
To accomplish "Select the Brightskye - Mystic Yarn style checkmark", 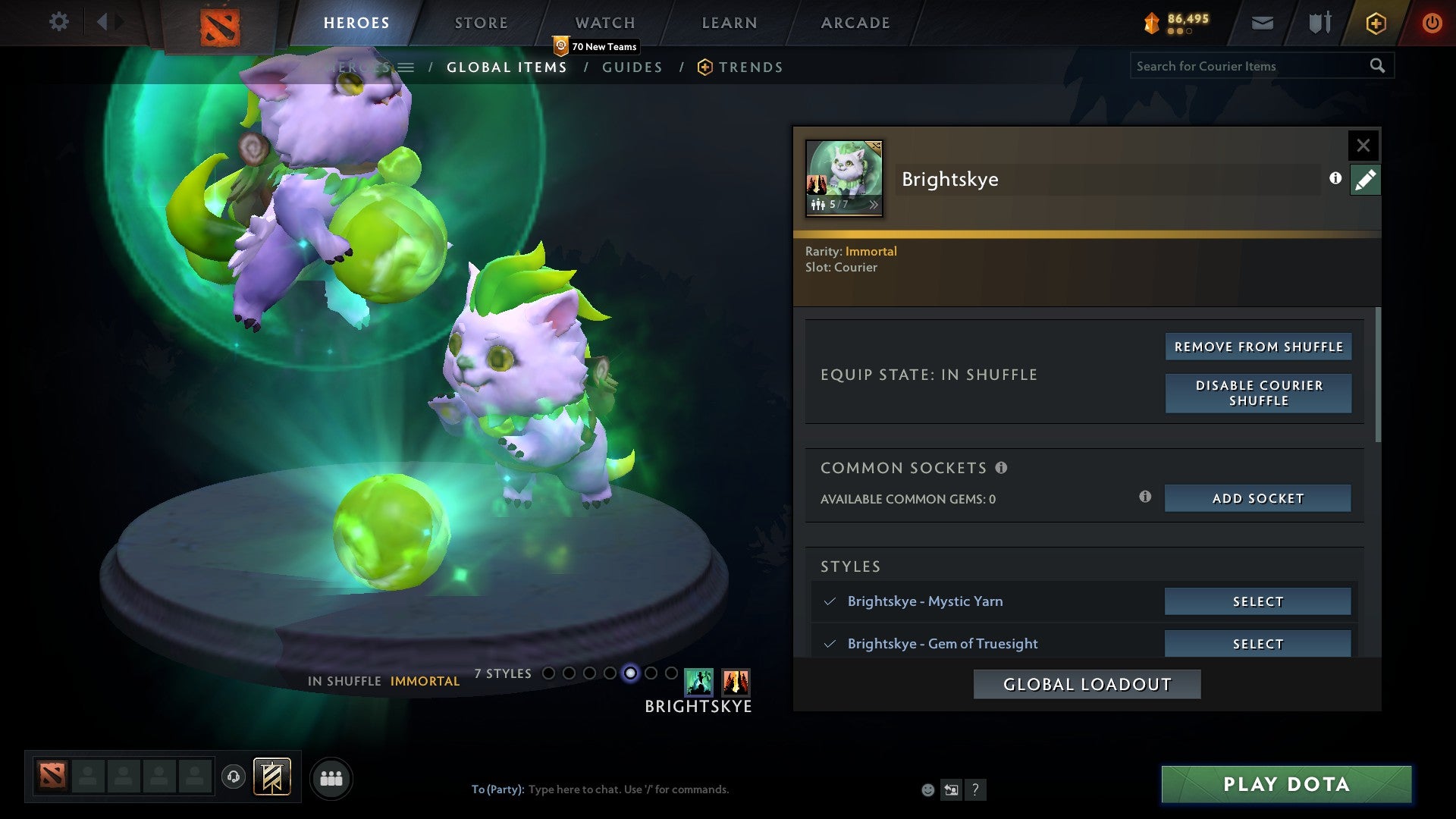I will 830,601.
